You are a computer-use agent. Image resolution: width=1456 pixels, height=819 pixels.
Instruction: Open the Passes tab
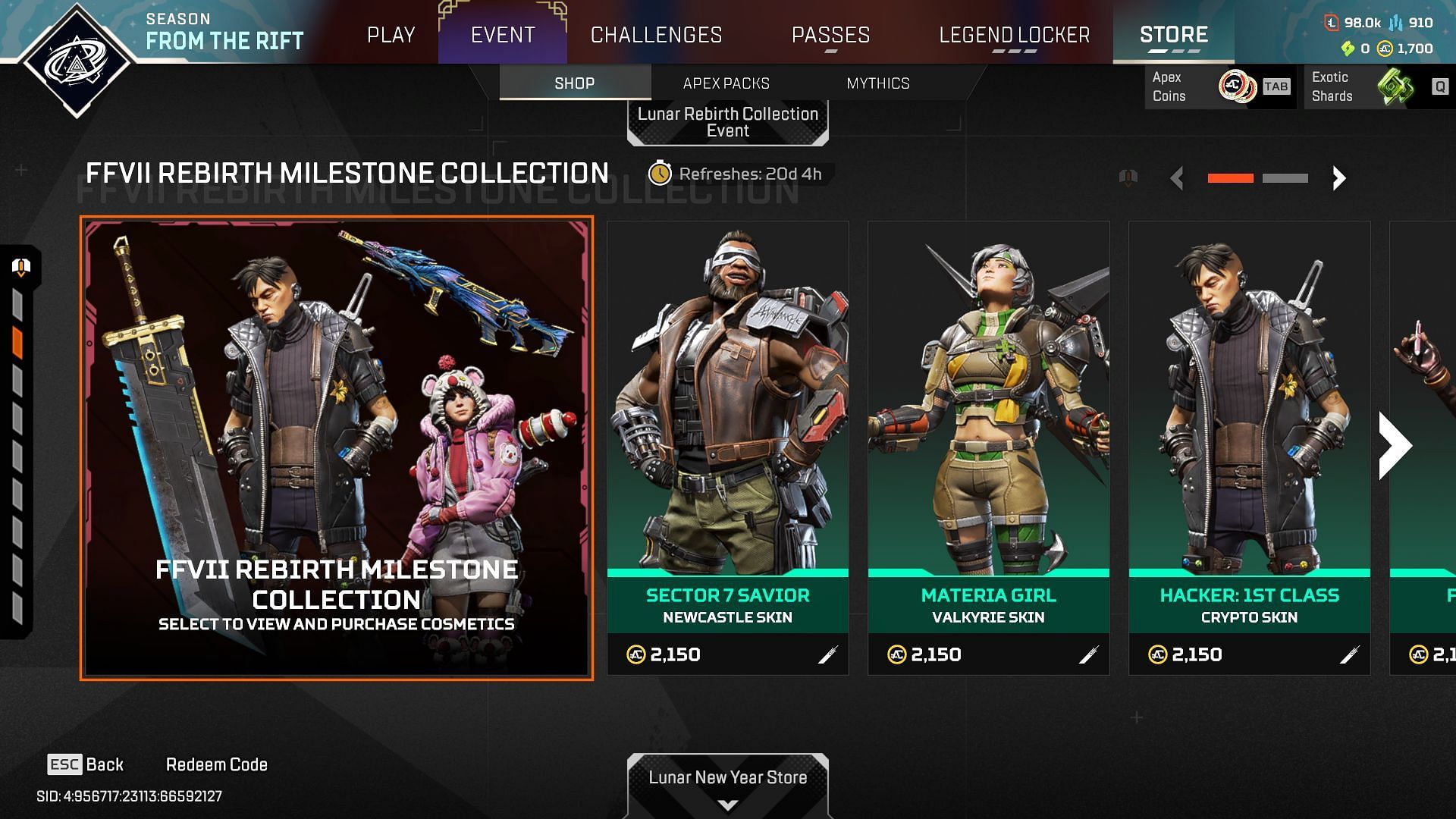830,35
